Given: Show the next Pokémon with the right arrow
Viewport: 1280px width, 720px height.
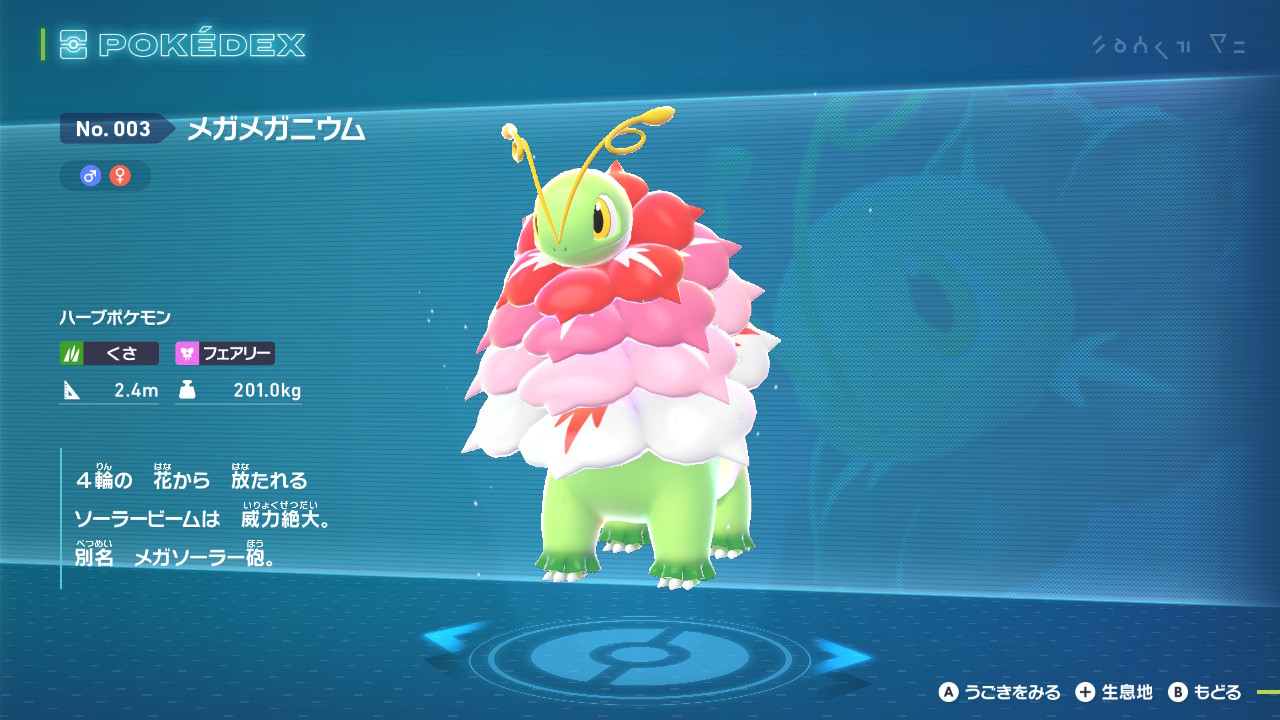Looking at the screenshot, I should point(843,657).
